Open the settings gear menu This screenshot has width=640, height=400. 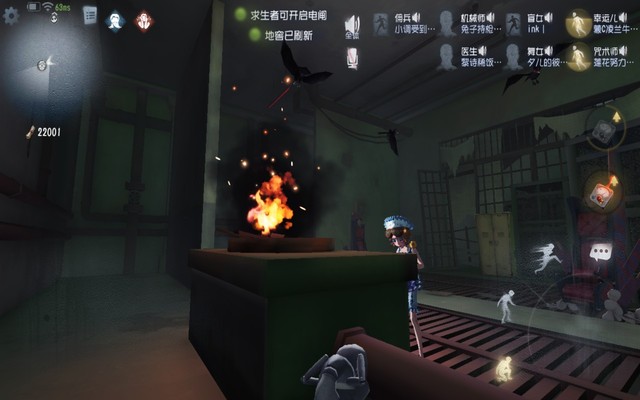12,17
